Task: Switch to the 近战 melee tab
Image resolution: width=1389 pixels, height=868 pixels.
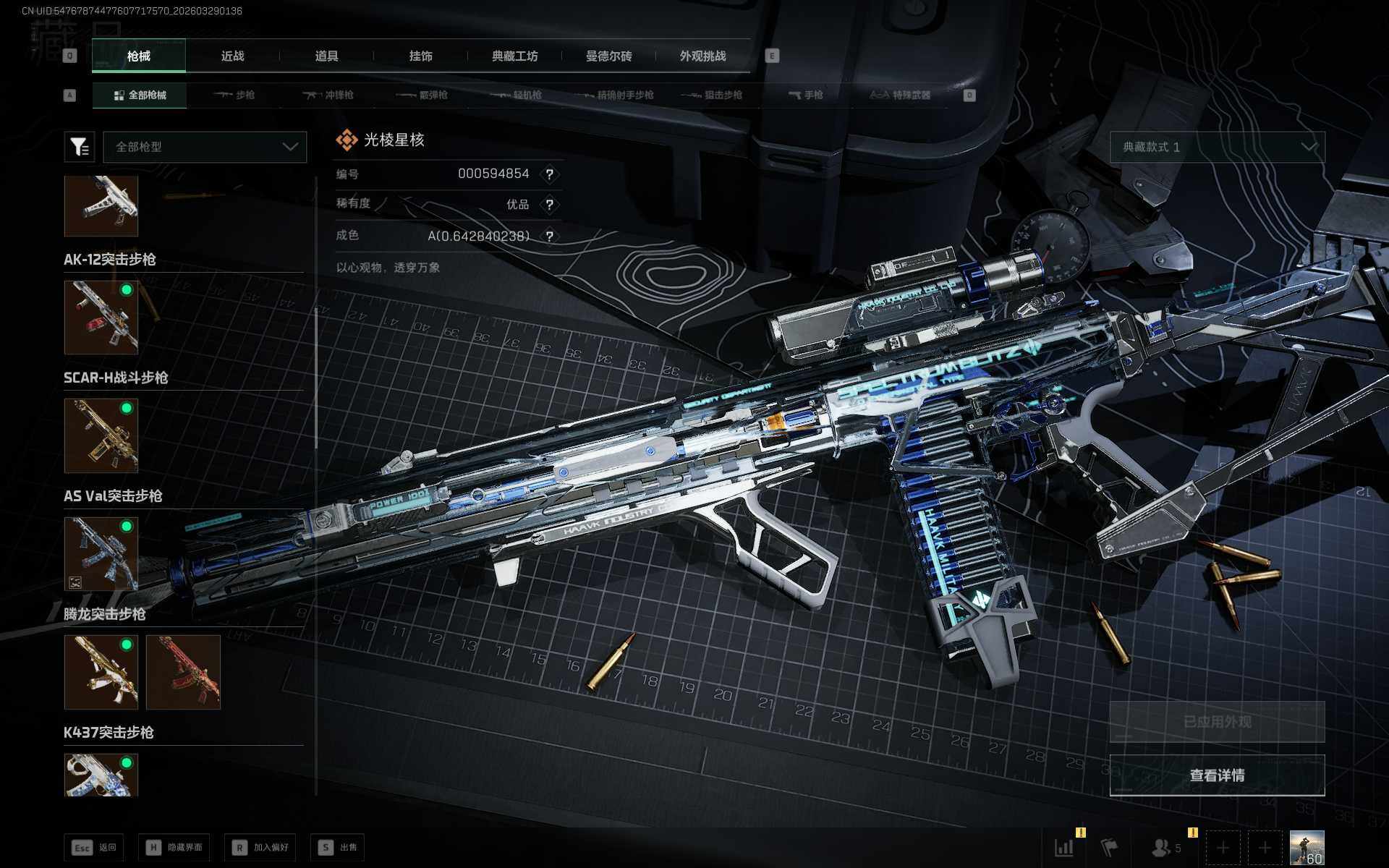Action: click(232, 56)
